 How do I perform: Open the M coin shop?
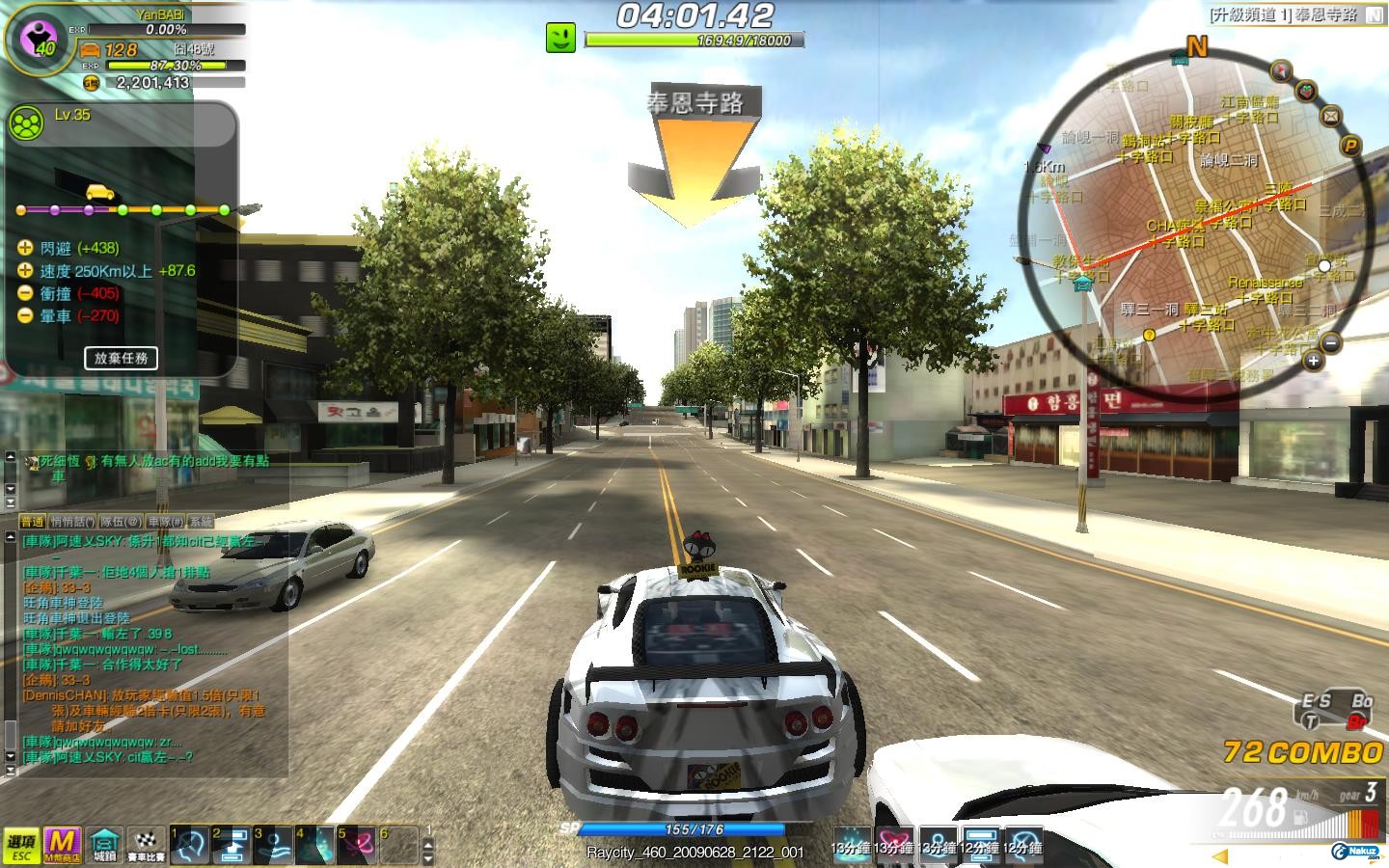pos(63,846)
